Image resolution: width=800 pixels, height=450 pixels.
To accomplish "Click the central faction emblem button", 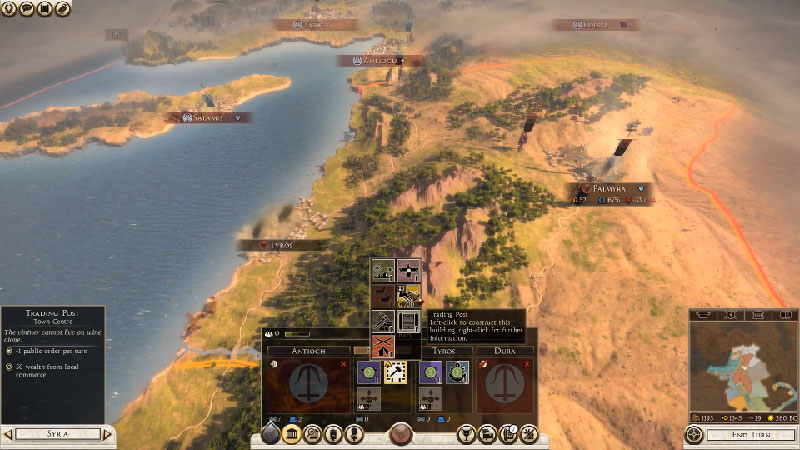I will (x=402, y=435).
